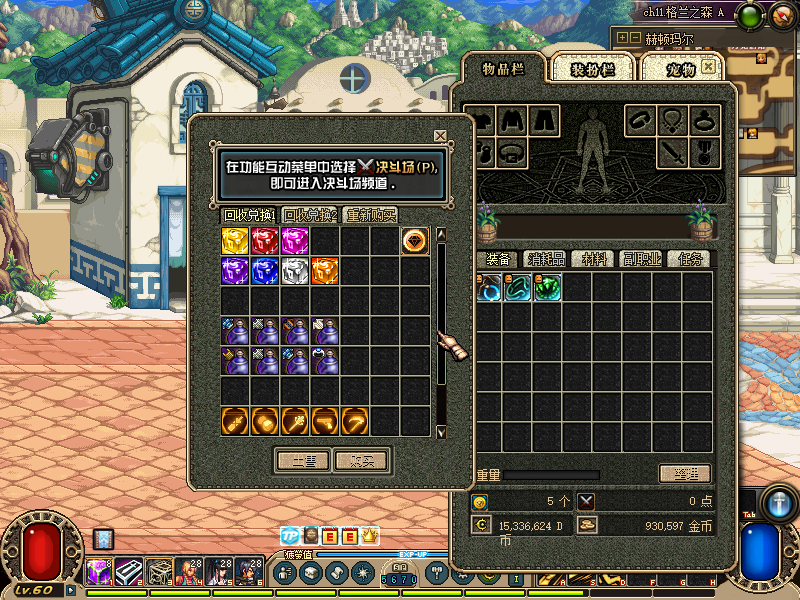Viewport: 800px width, 600px height.
Task: Switch to the 回收兑换2 tab
Action: click(309, 215)
